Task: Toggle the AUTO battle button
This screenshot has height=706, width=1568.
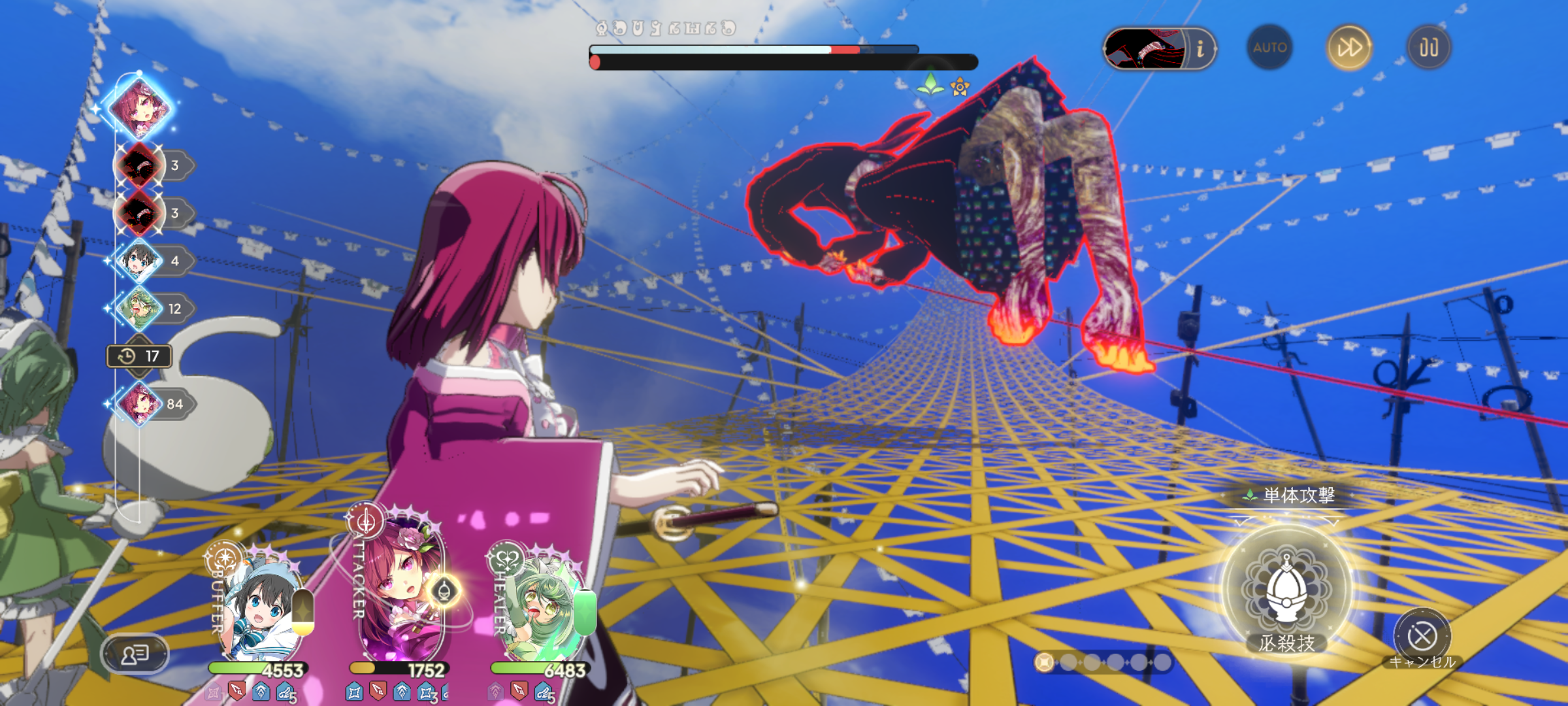Action: pyautogui.click(x=1269, y=48)
